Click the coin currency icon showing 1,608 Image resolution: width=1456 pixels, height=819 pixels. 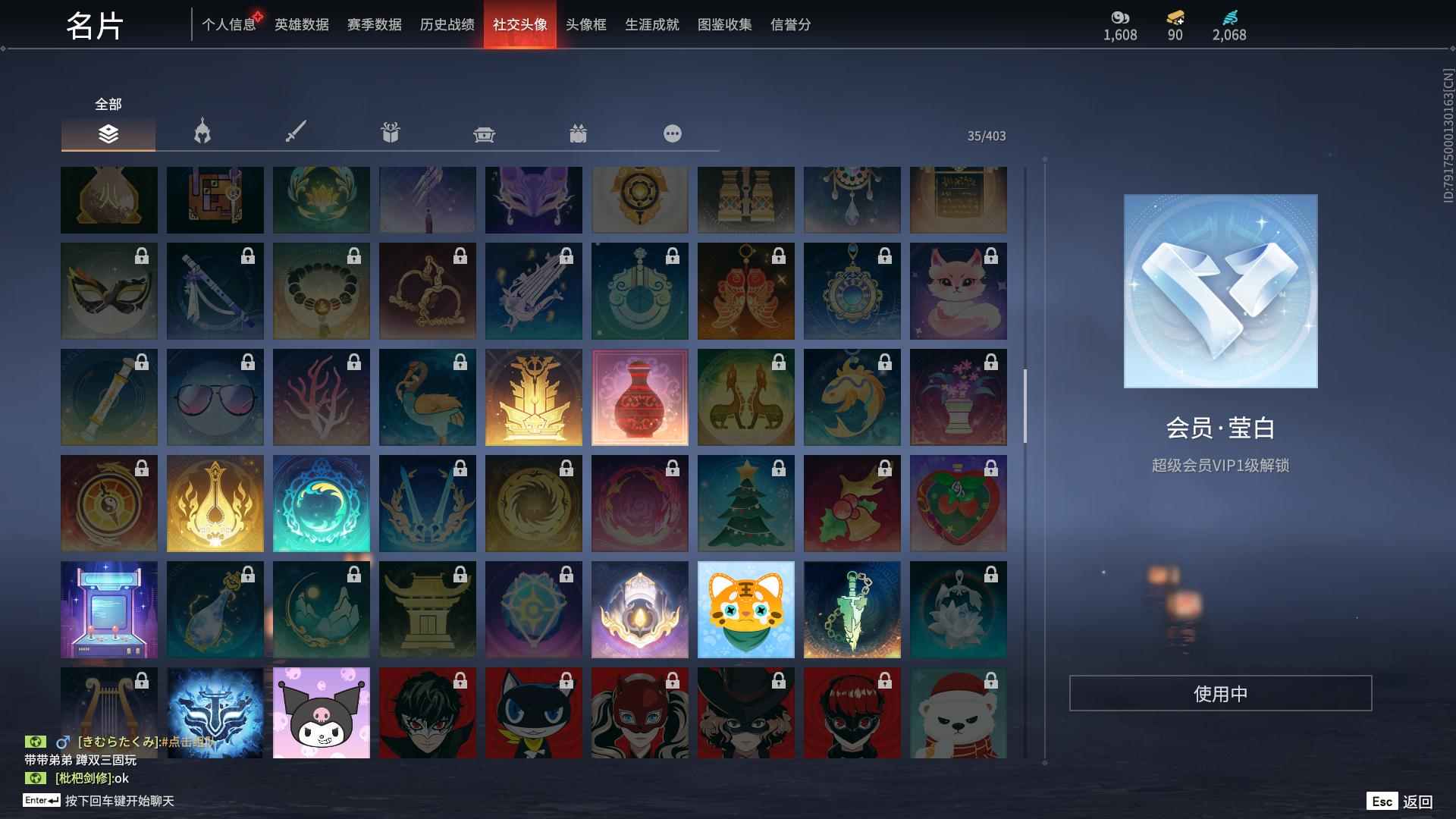point(1120,17)
